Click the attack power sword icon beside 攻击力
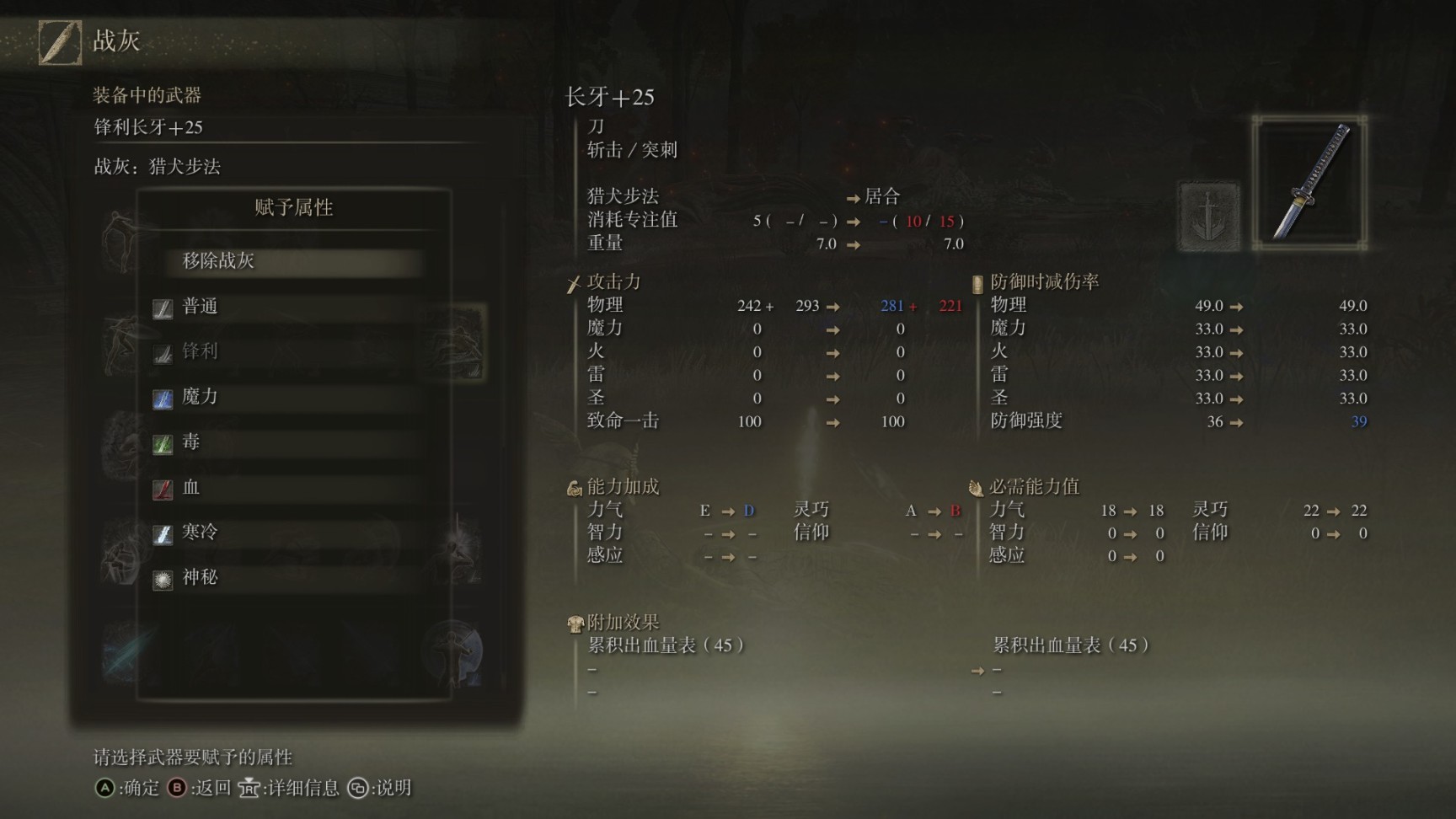Viewport: 1456px width, 819px height. click(x=575, y=282)
